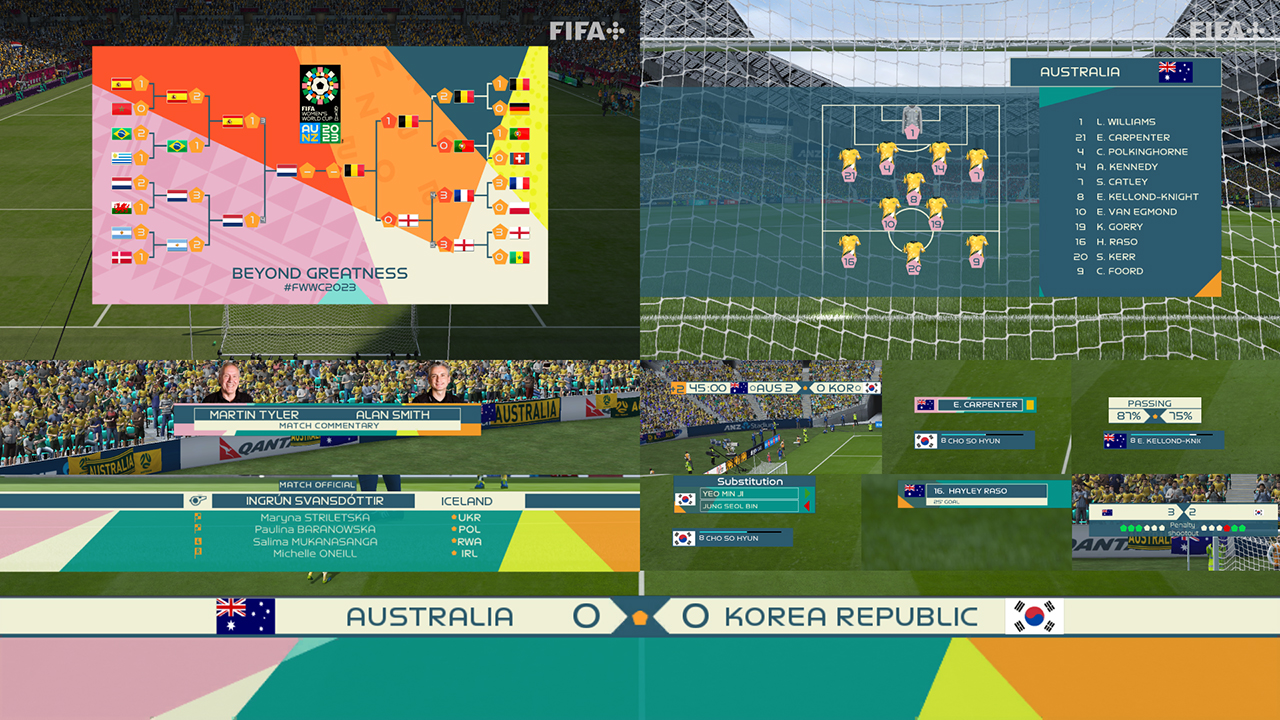The height and width of the screenshot is (720, 1280).
Task: Toggle the green incoming arrow for Yeo Min Ji
Action: (x=806, y=492)
